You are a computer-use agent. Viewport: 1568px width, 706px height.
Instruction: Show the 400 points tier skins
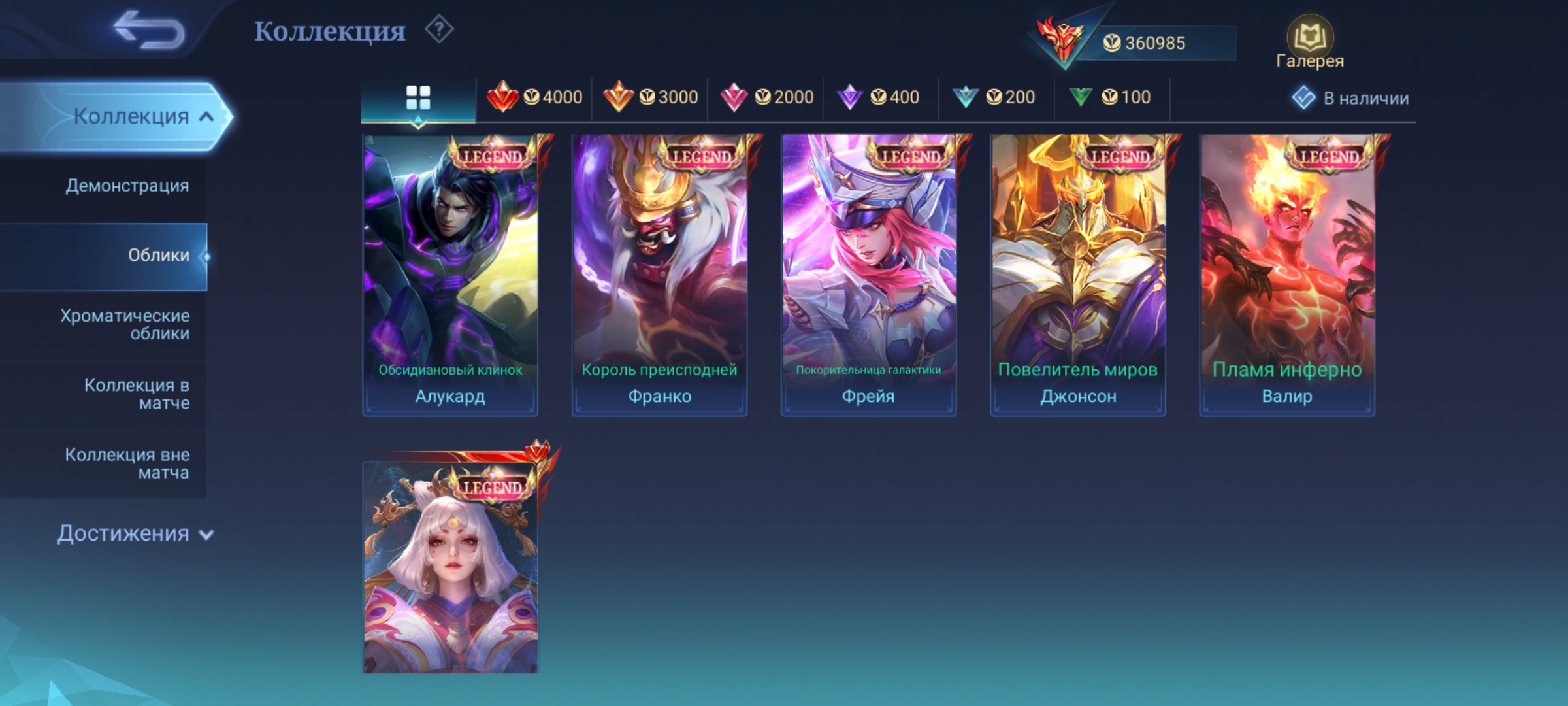click(879, 98)
